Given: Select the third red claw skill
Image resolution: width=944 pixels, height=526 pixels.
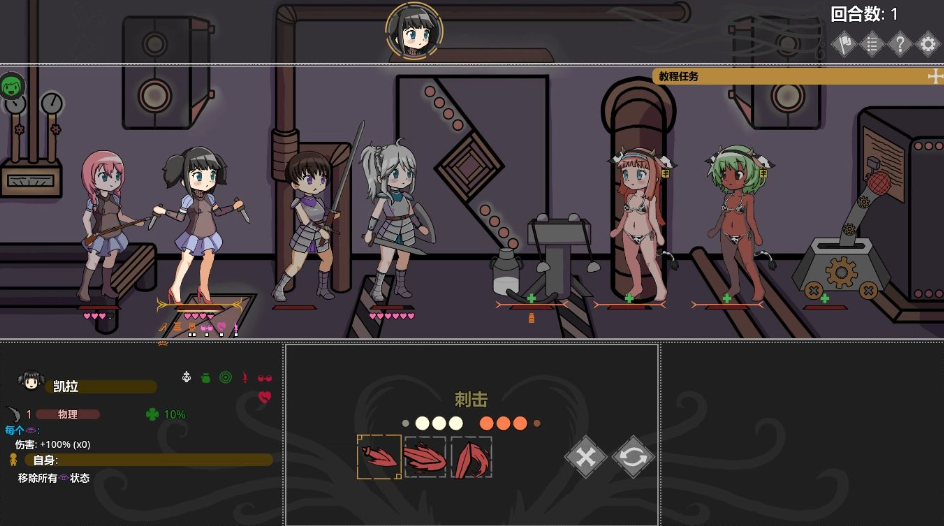Looking at the screenshot, I should click(x=471, y=457).
